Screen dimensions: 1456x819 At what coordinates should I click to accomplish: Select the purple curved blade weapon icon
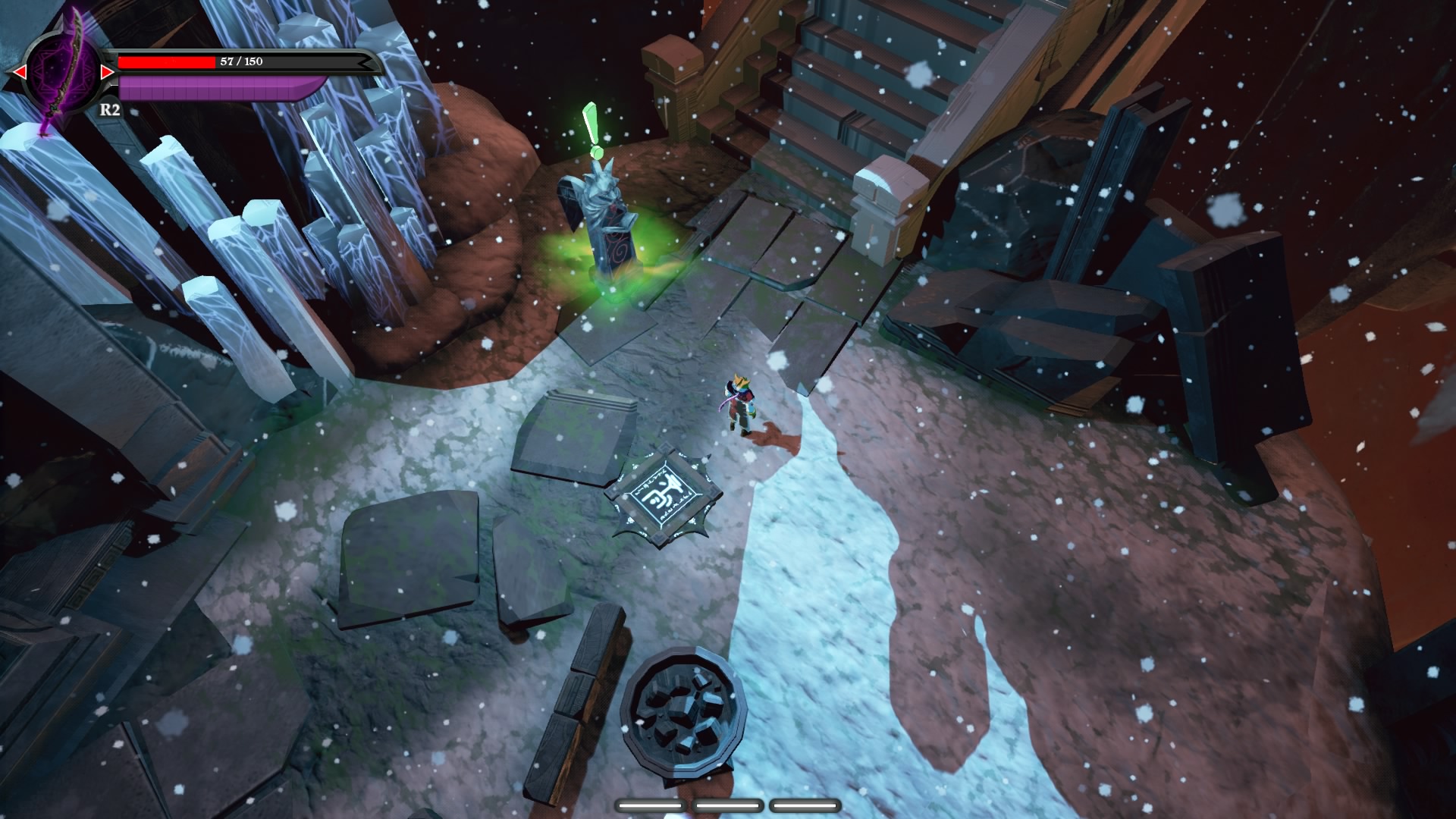pos(61,72)
